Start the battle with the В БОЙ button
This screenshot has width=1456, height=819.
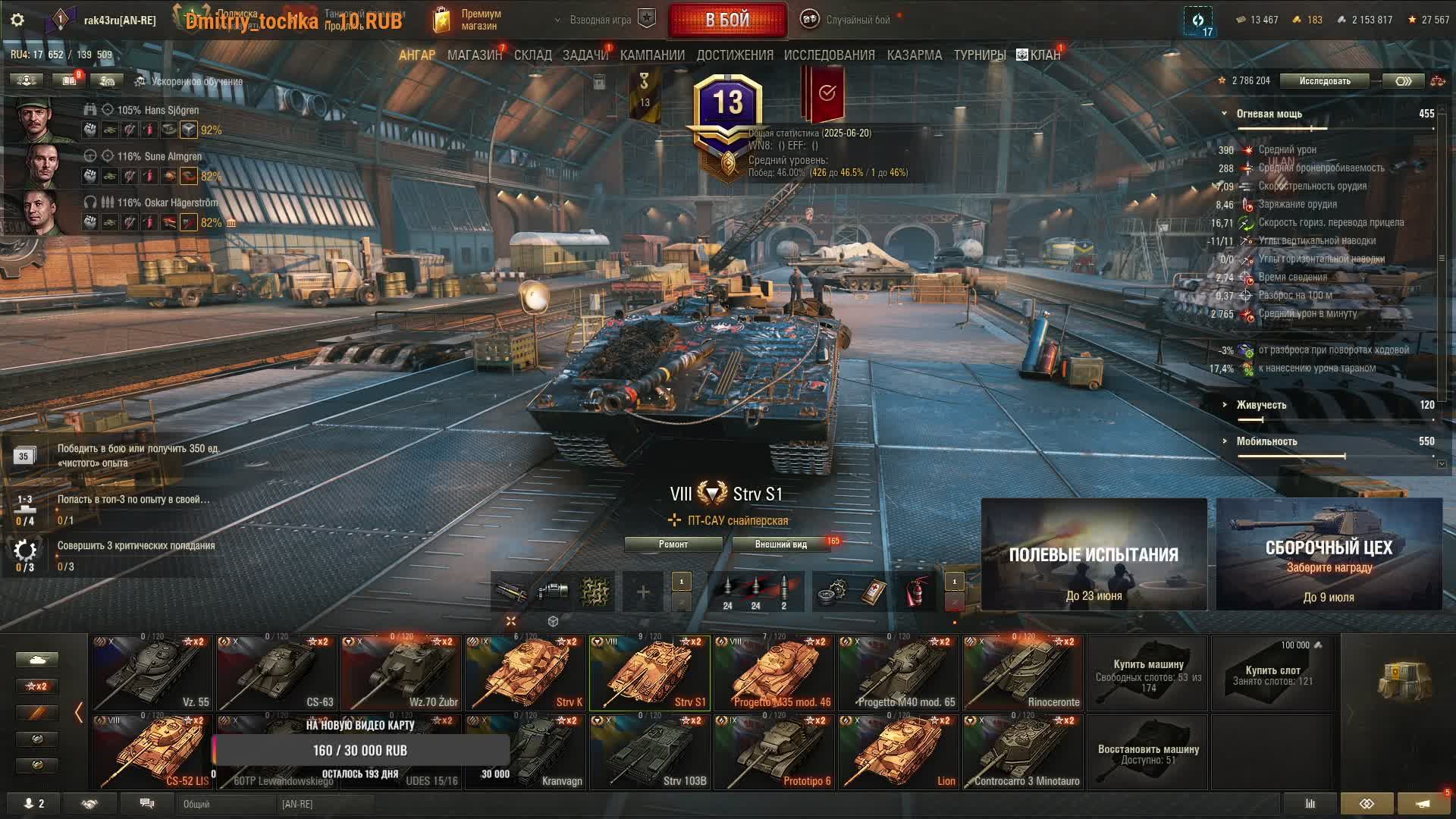coord(727,20)
